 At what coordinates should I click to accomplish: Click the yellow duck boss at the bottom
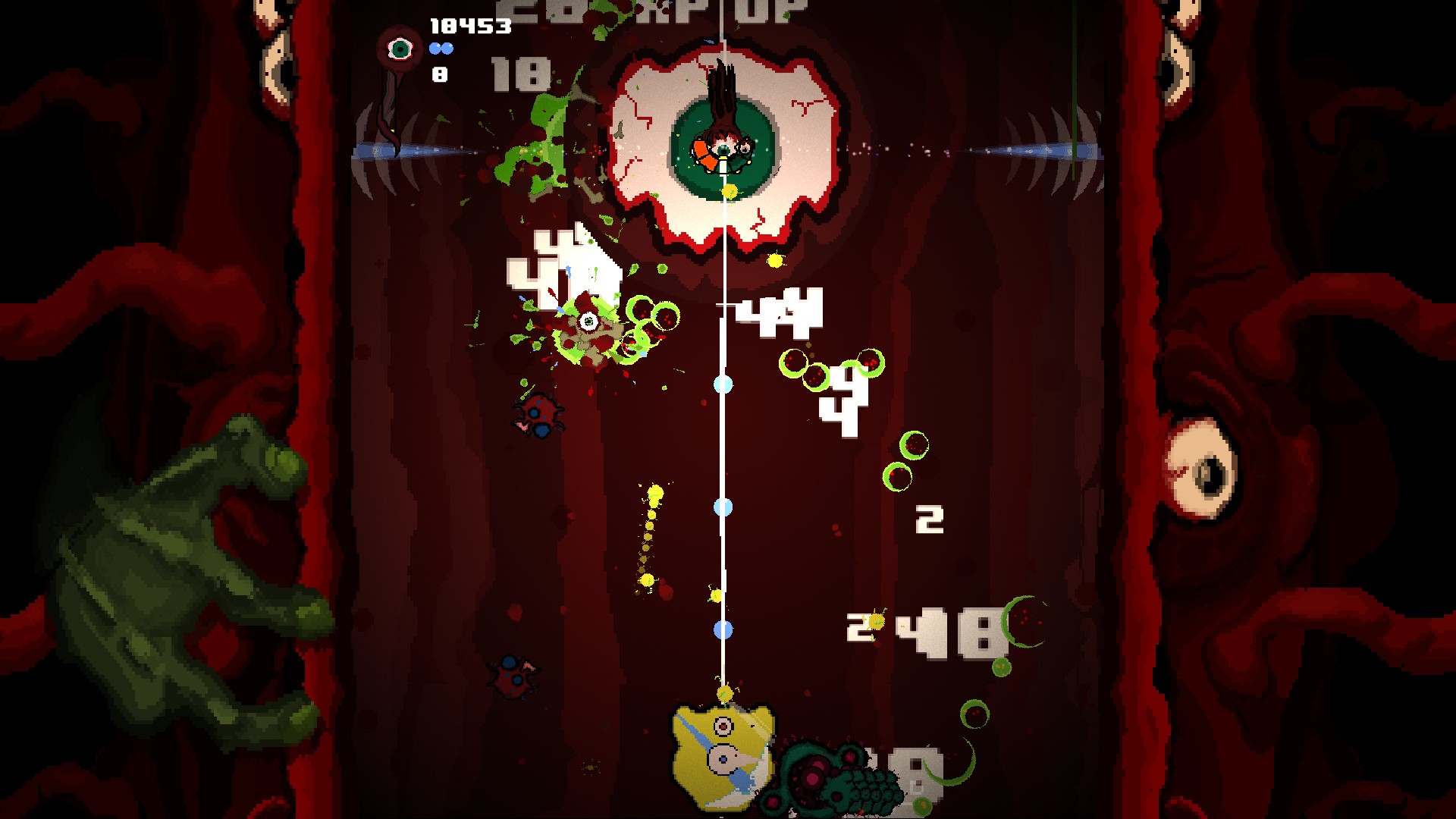[720, 758]
